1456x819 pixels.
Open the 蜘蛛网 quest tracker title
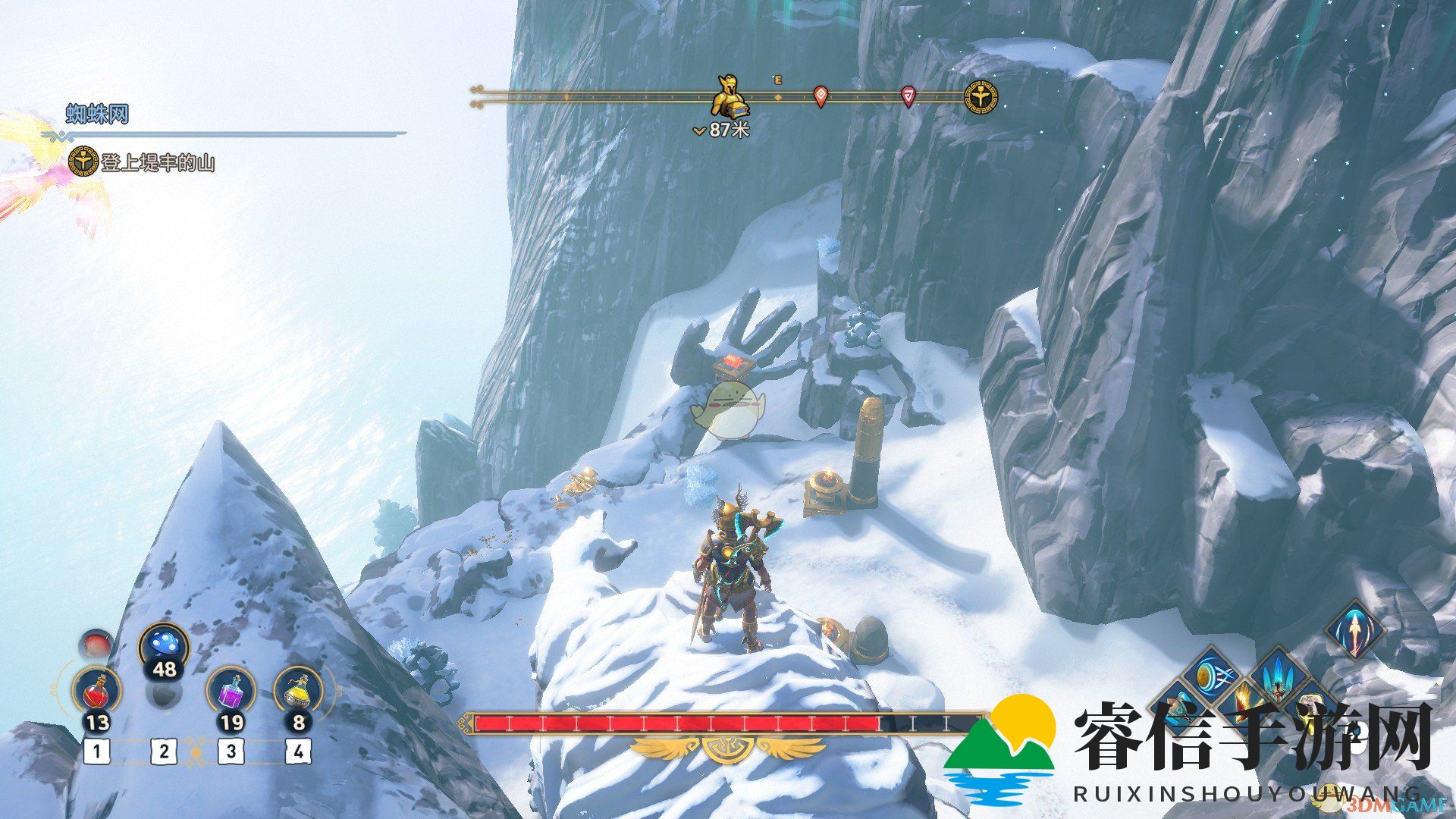coord(98,115)
